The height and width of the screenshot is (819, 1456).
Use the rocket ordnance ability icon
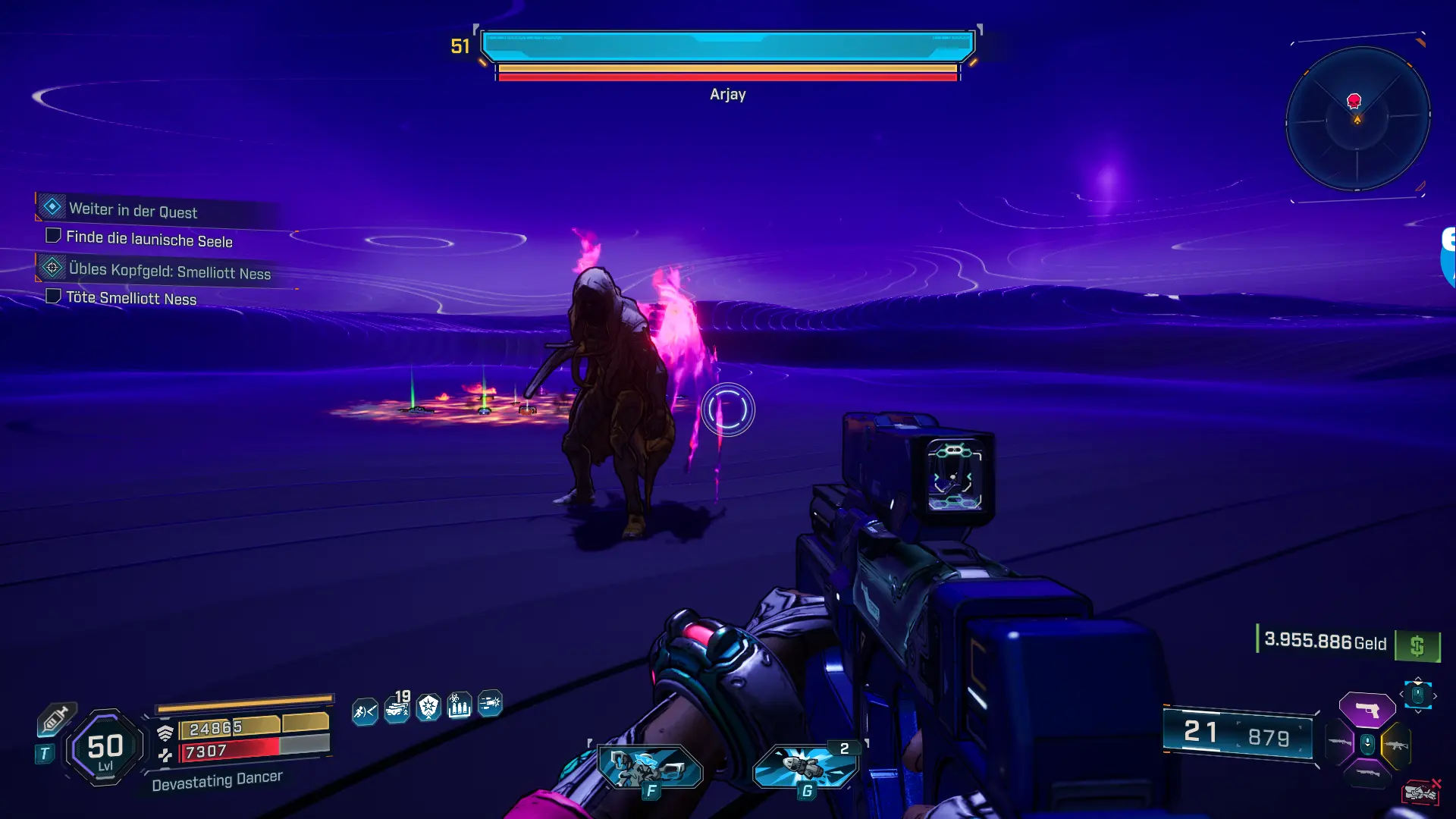click(805, 766)
